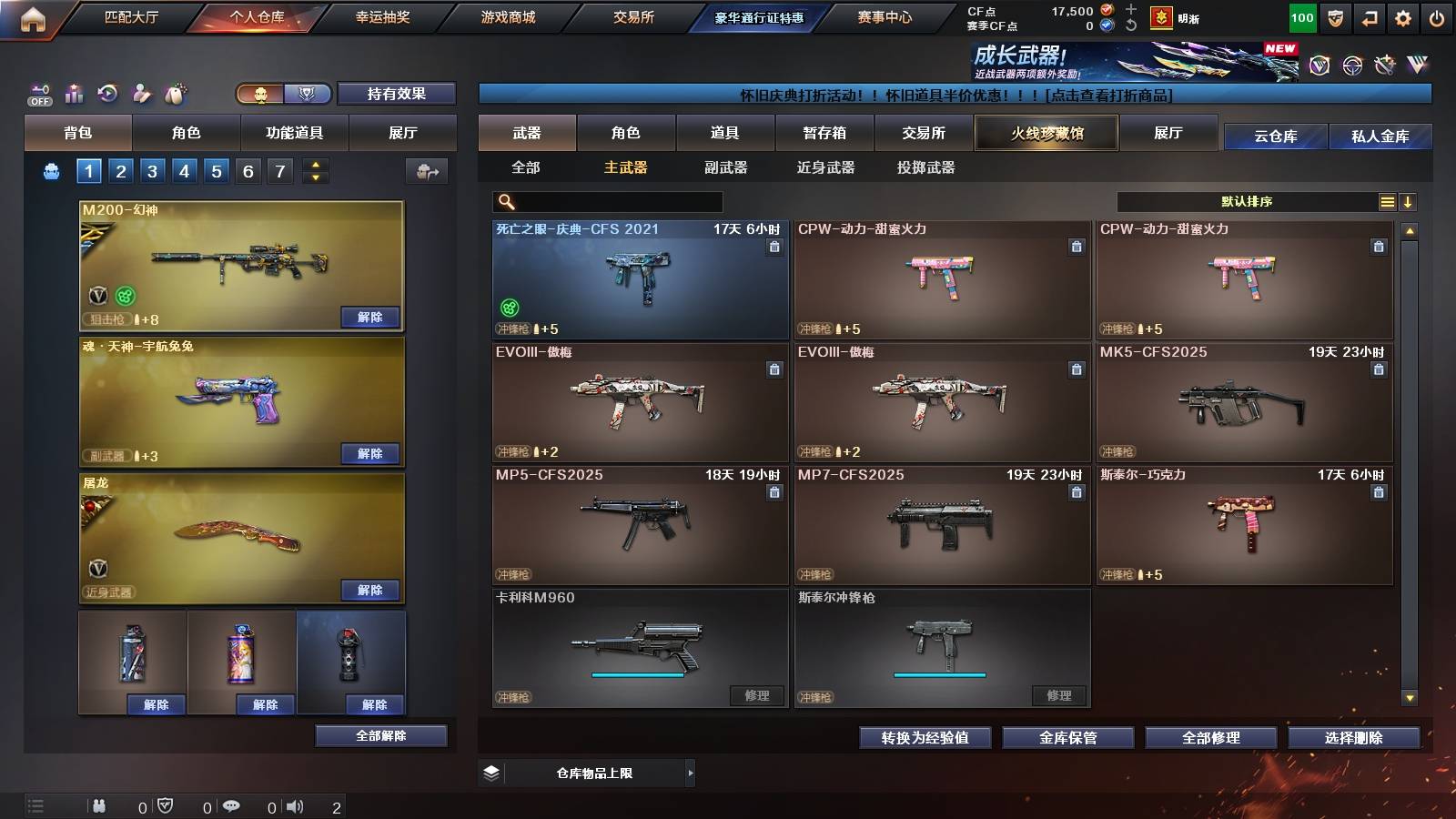
Task: Click 转换为经验值 button at bottom
Action: 926,738
